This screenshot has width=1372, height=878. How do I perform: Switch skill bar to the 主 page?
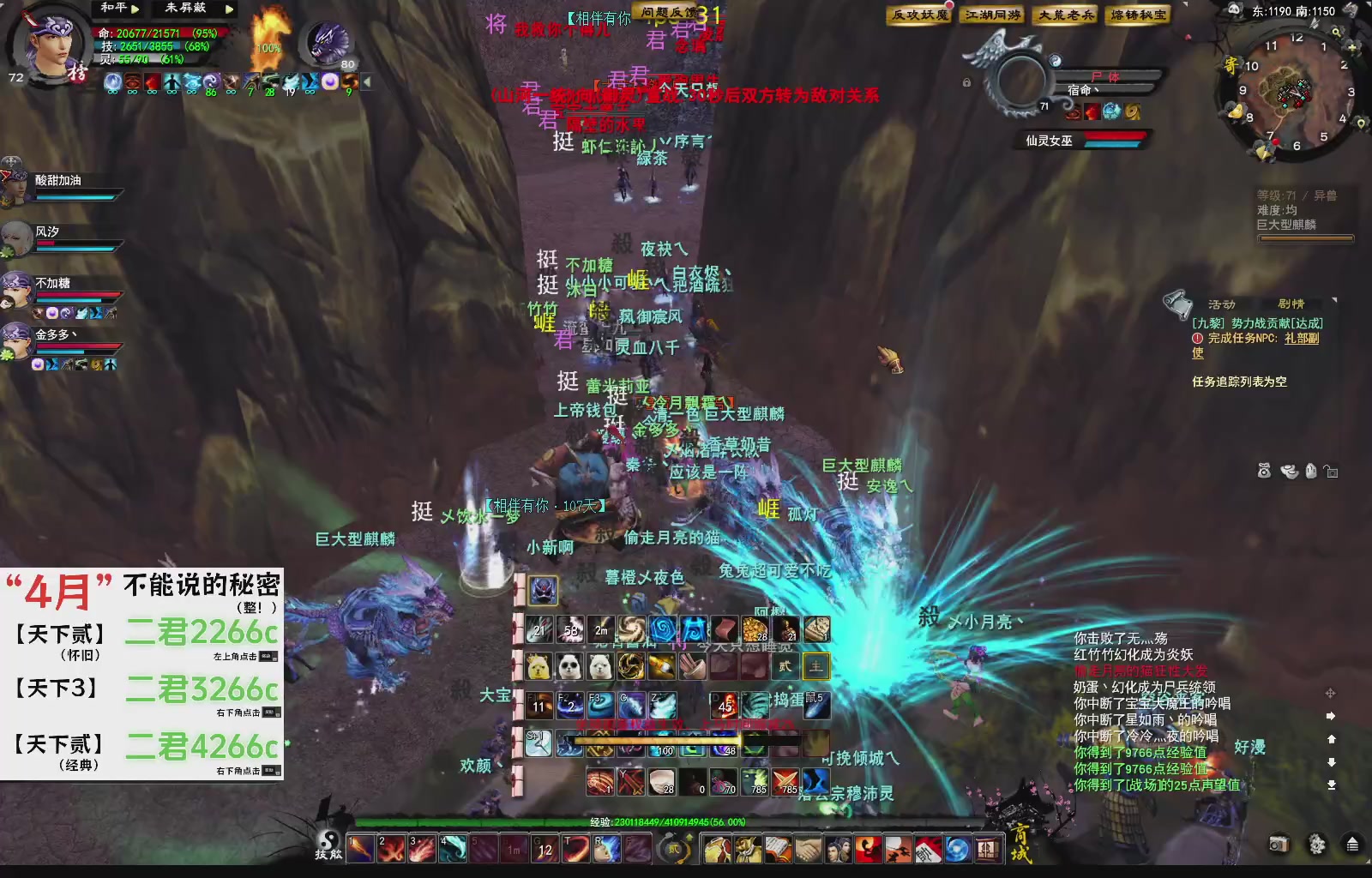816,667
